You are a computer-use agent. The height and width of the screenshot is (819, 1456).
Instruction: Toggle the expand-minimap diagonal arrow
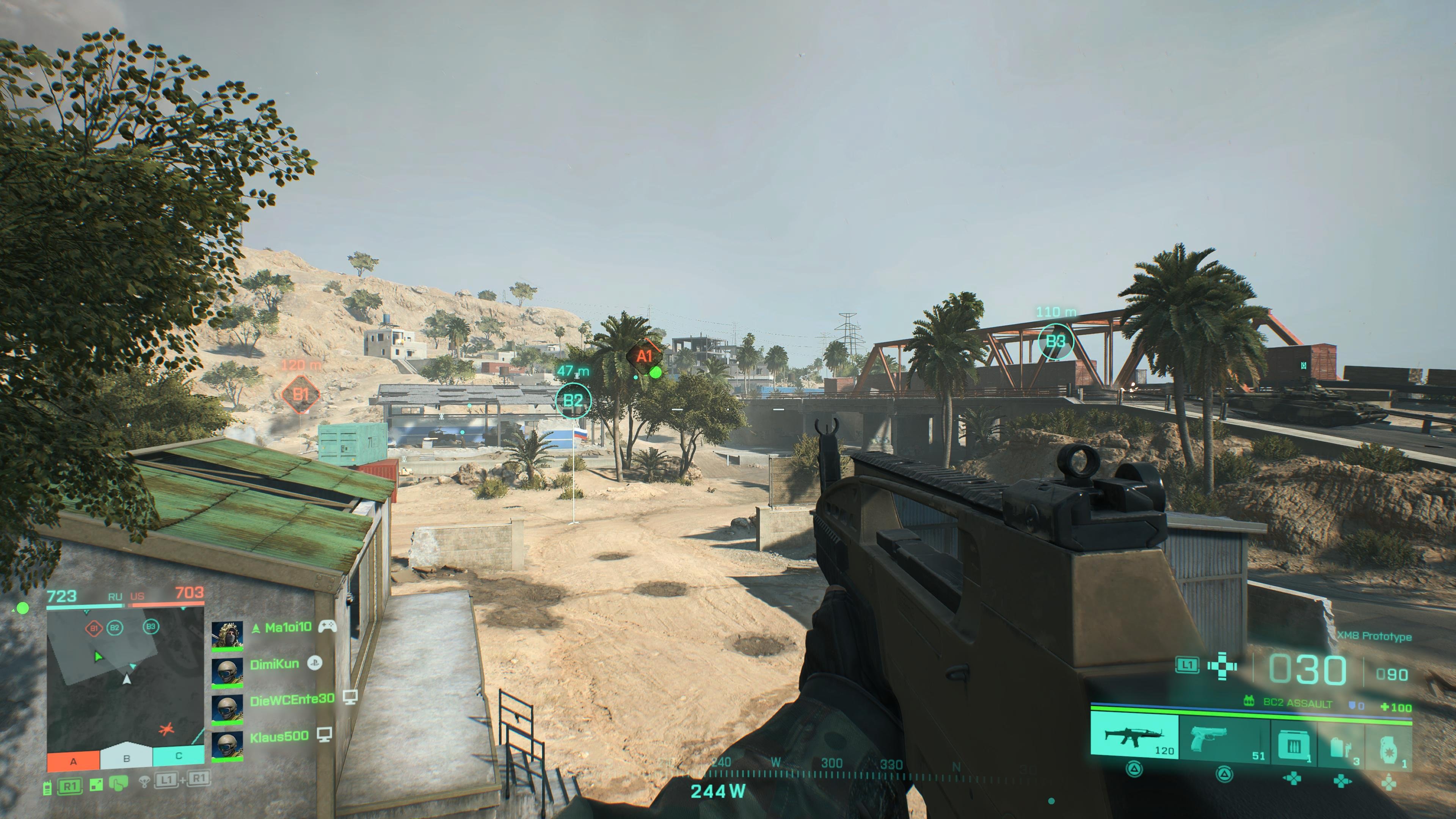coord(96,784)
